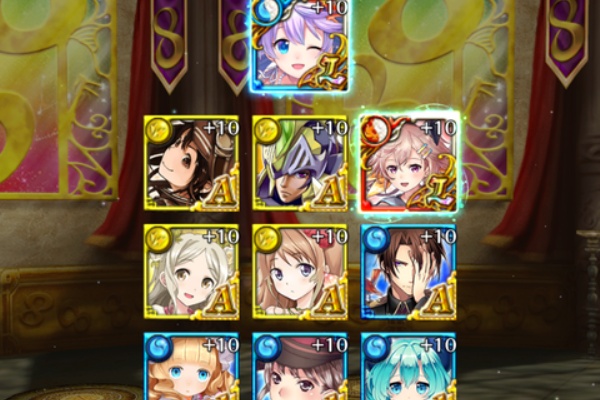The width and height of the screenshot is (600, 400).
Task: Pick the teal-haired character card
Action: (409, 368)
